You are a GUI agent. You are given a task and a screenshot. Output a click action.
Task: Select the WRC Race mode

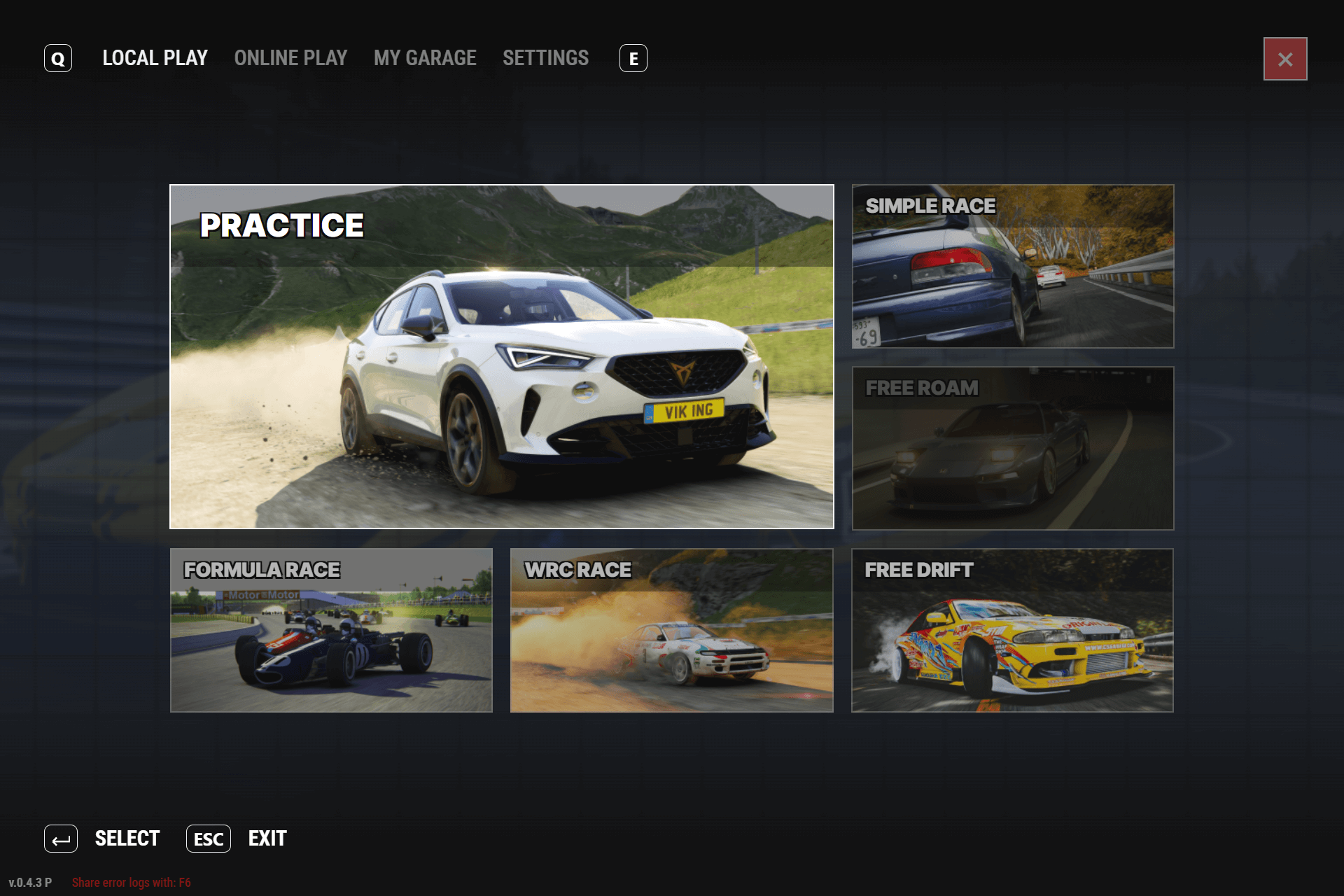click(x=671, y=630)
